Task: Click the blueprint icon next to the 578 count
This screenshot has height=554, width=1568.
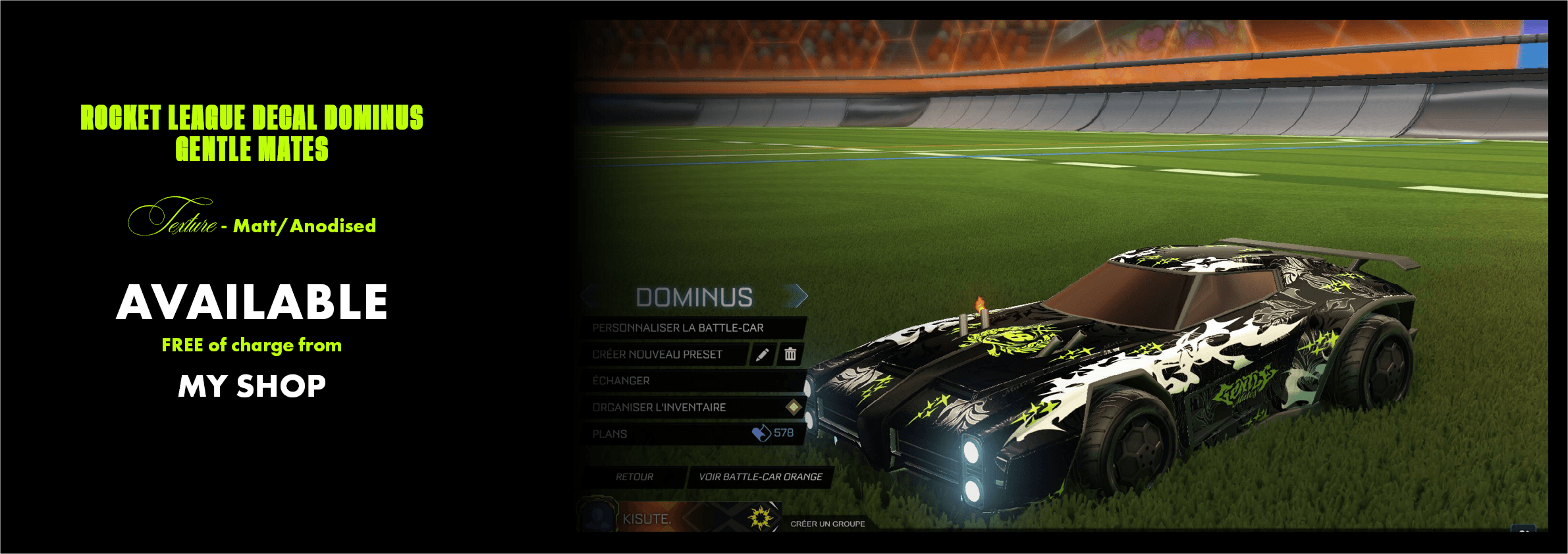Action: pyautogui.click(x=761, y=432)
